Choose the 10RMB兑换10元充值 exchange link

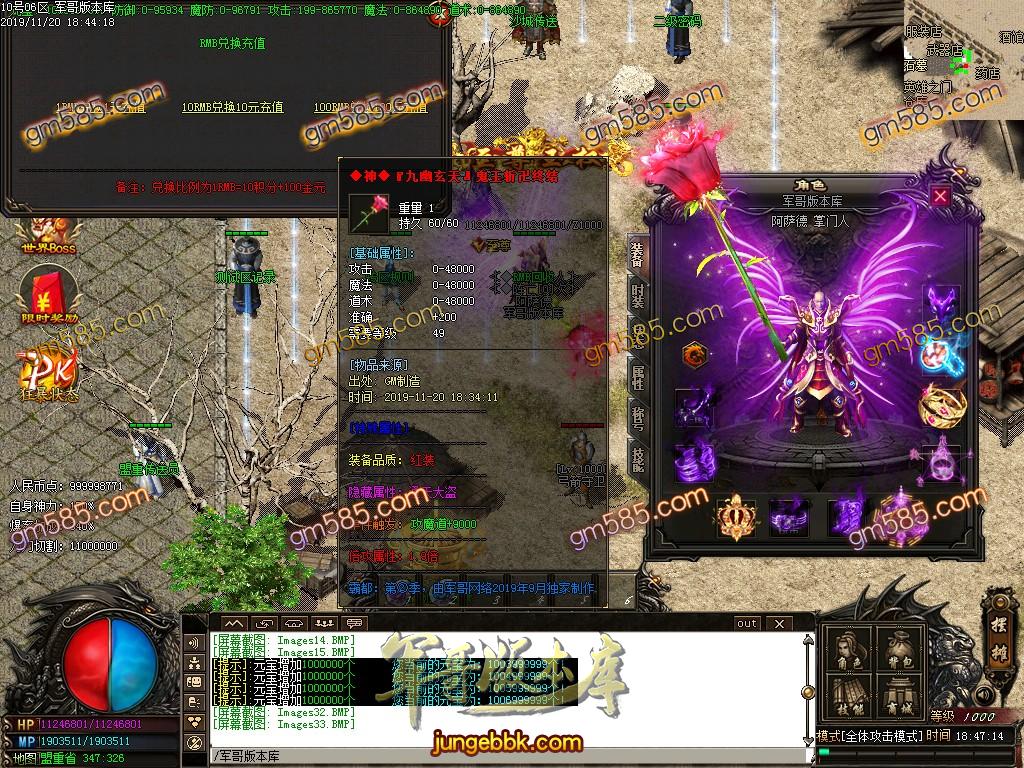tap(232, 107)
